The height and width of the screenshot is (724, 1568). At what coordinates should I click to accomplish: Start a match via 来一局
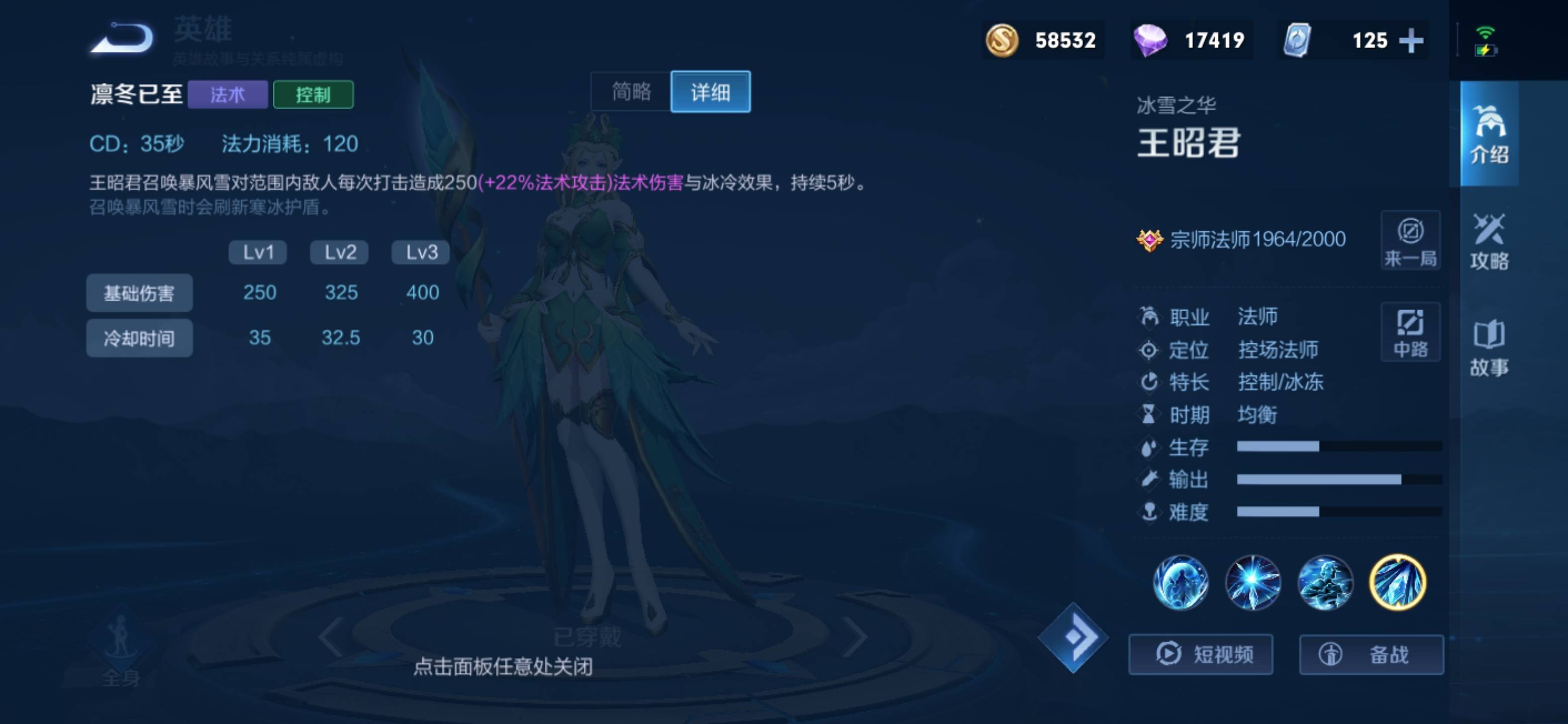click(x=1411, y=240)
